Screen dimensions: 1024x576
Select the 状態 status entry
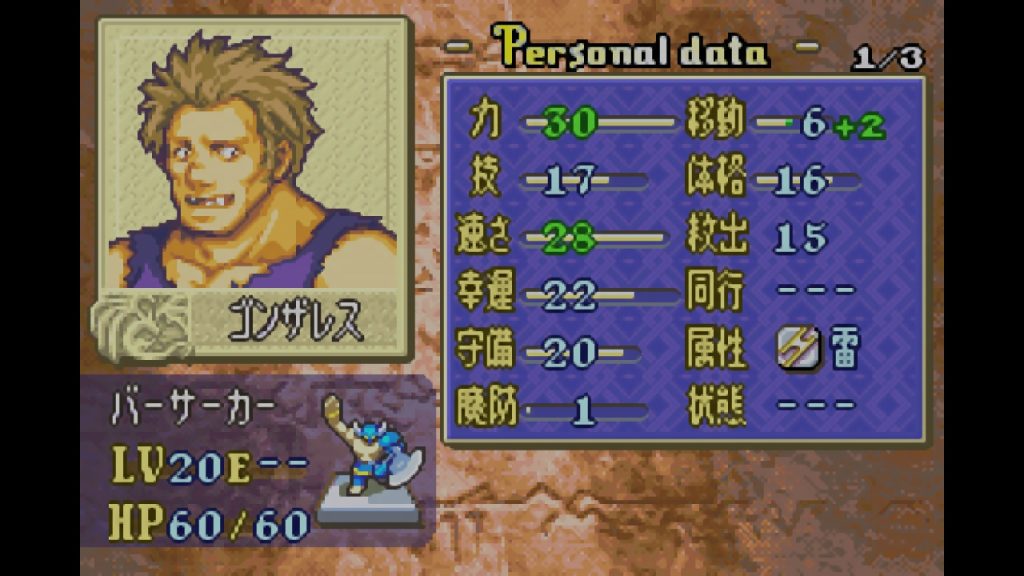[x=771, y=405]
